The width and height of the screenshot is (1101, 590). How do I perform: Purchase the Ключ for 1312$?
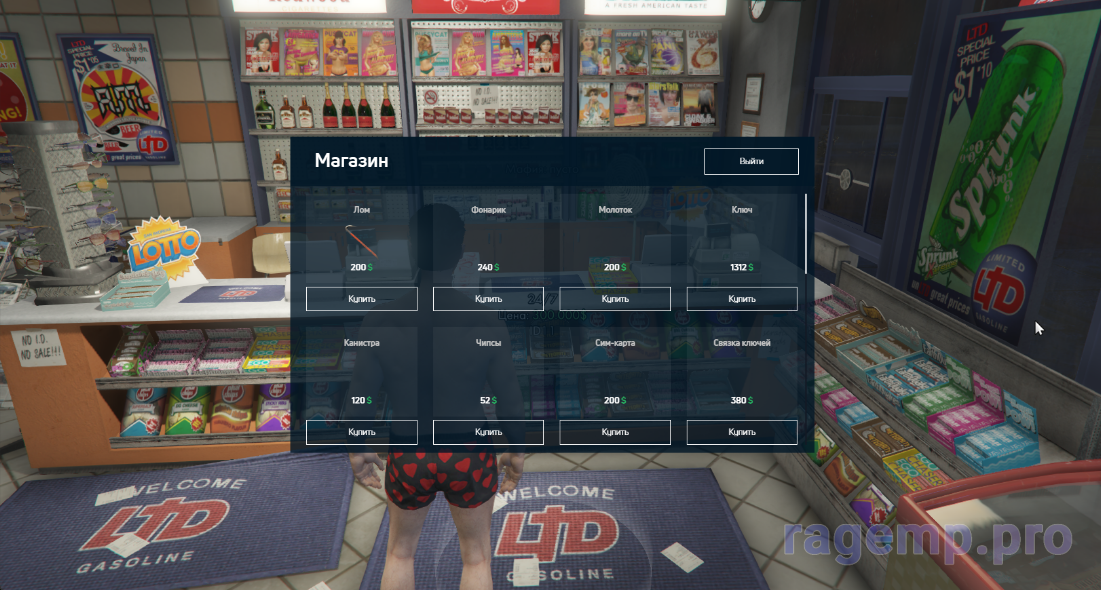(x=742, y=299)
